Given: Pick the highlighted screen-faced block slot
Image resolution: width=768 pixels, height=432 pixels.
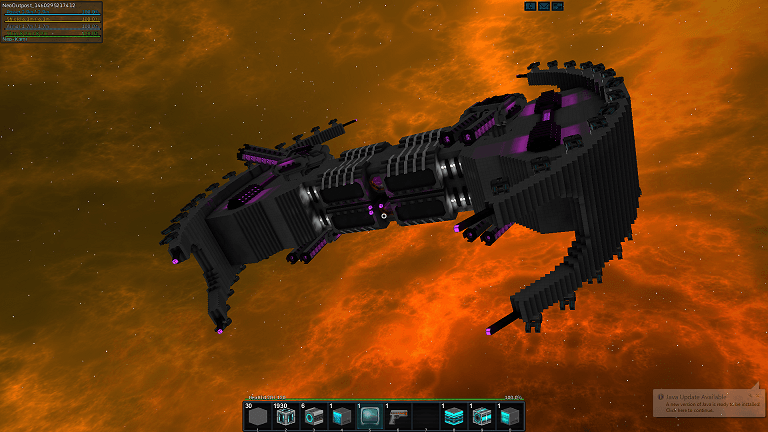Looking at the screenshot, I should (x=370, y=417).
